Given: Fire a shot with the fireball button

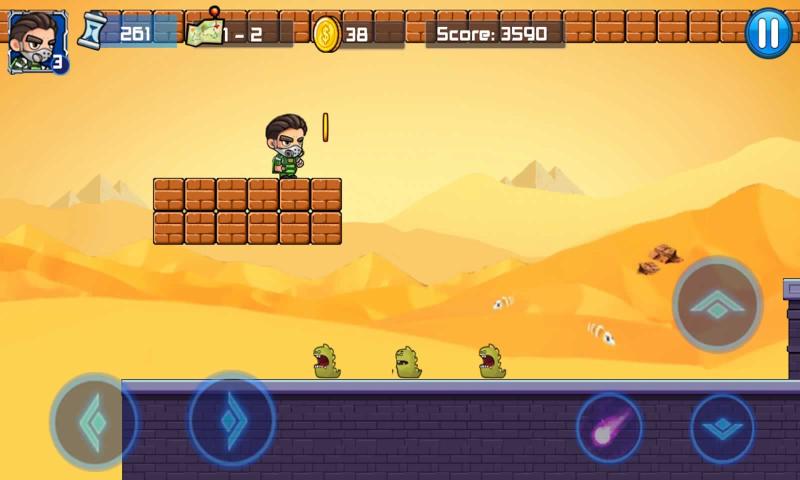Looking at the screenshot, I should point(610,427).
